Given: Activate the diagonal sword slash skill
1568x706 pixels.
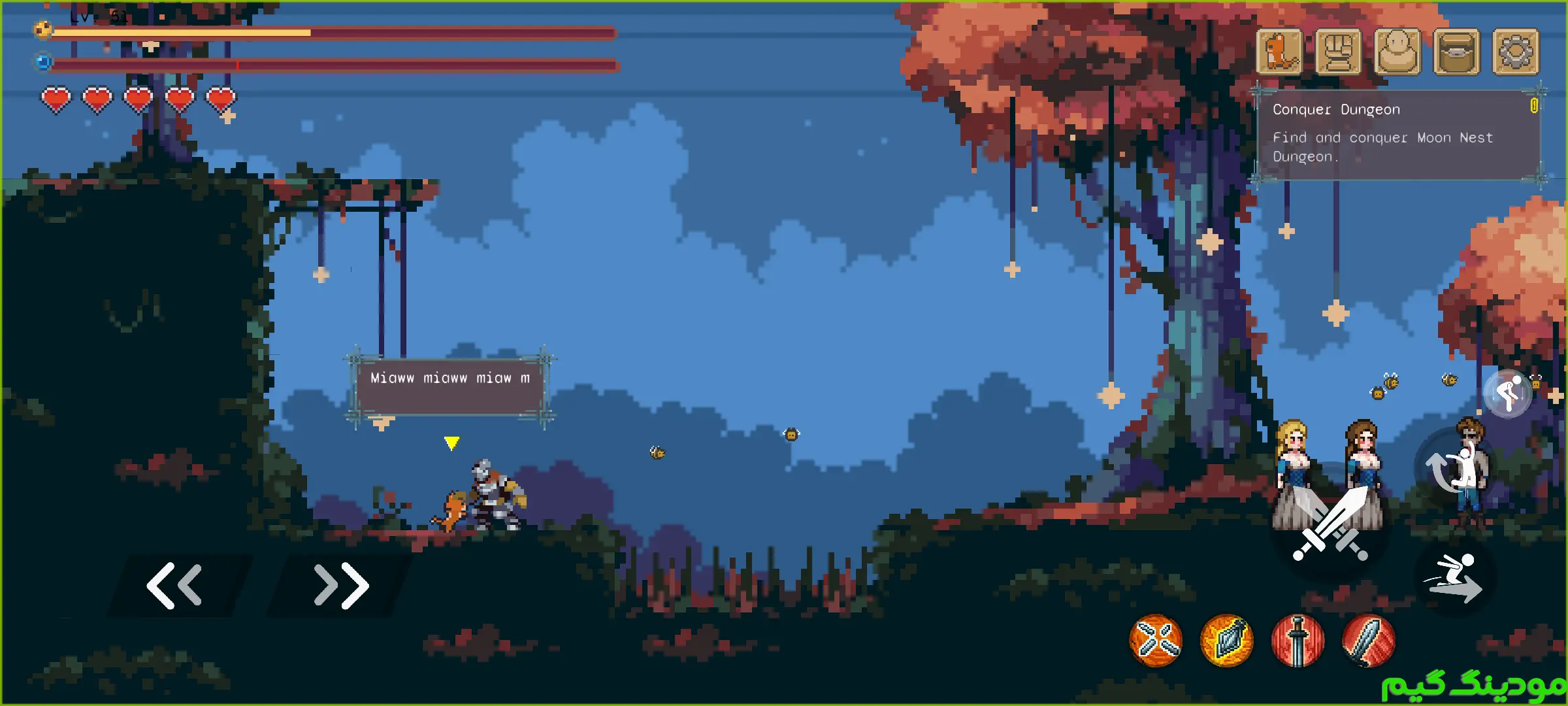Looking at the screenshot, I should [x=1368, y=641].
